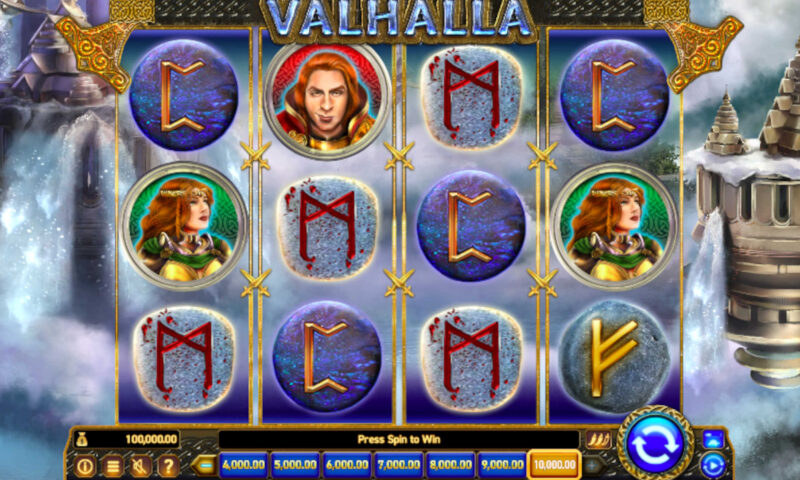Choose the 9,000.00 bet value
The image size is (800, 480).
pyautogui.click(x=502, y=465)
